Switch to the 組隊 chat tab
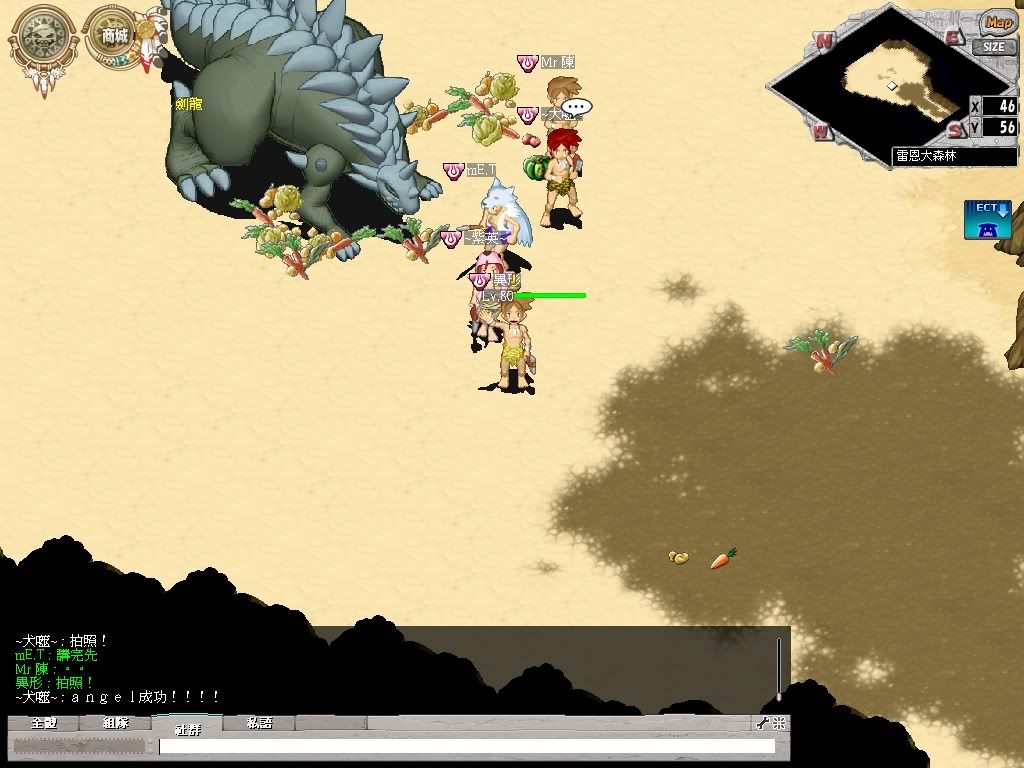The height and width of the screenshot is (768, 1024). click(x=116, y=723)
